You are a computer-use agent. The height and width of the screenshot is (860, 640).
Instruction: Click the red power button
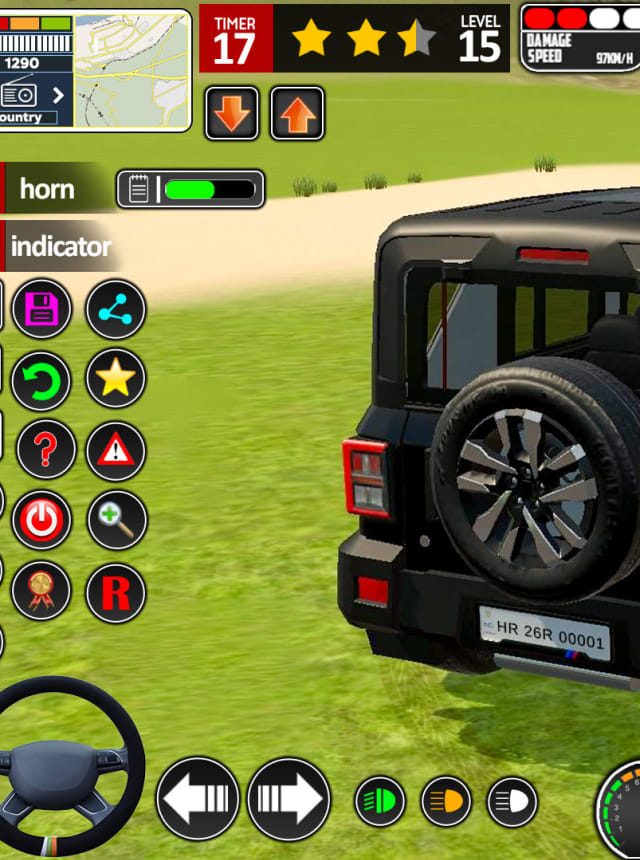[x=42, y=520]
